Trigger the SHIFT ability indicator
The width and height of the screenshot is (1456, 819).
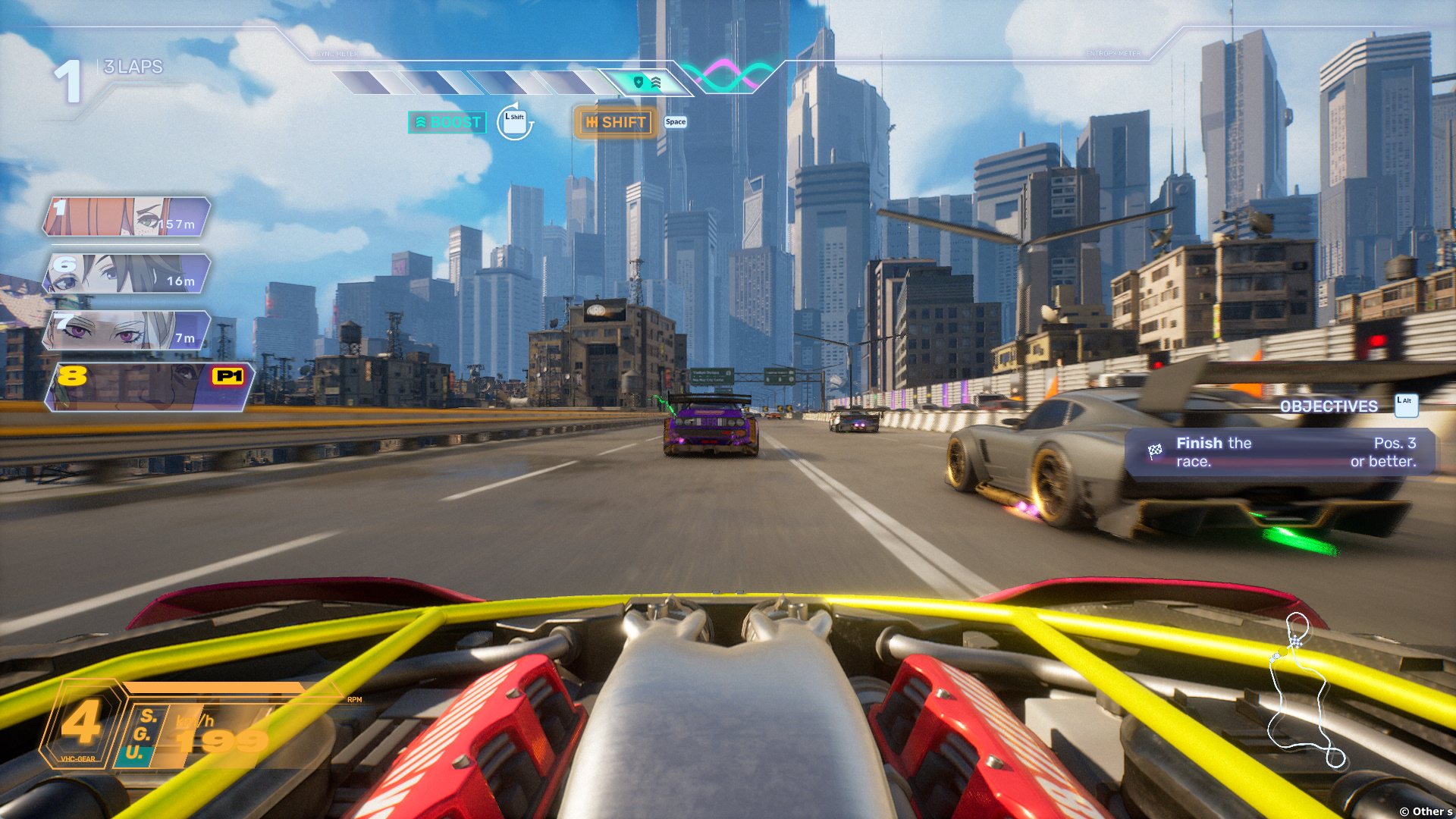tap(615, 122)
